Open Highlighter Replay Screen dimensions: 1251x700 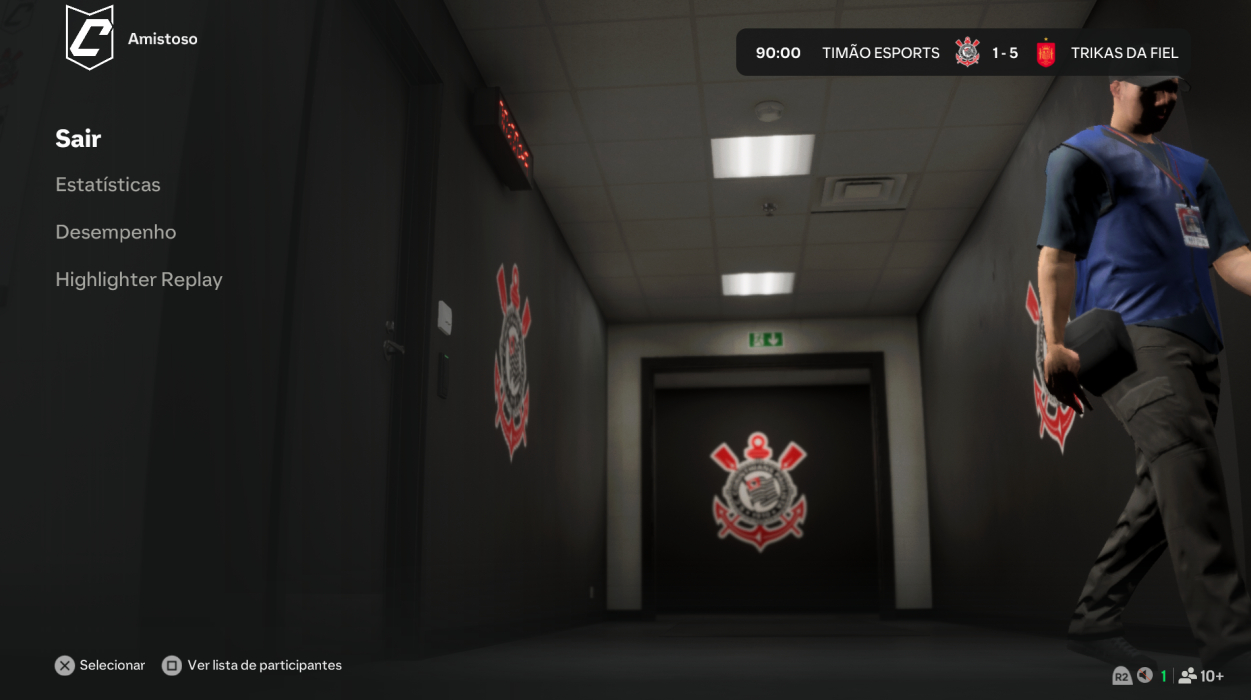tap(139, 280)
